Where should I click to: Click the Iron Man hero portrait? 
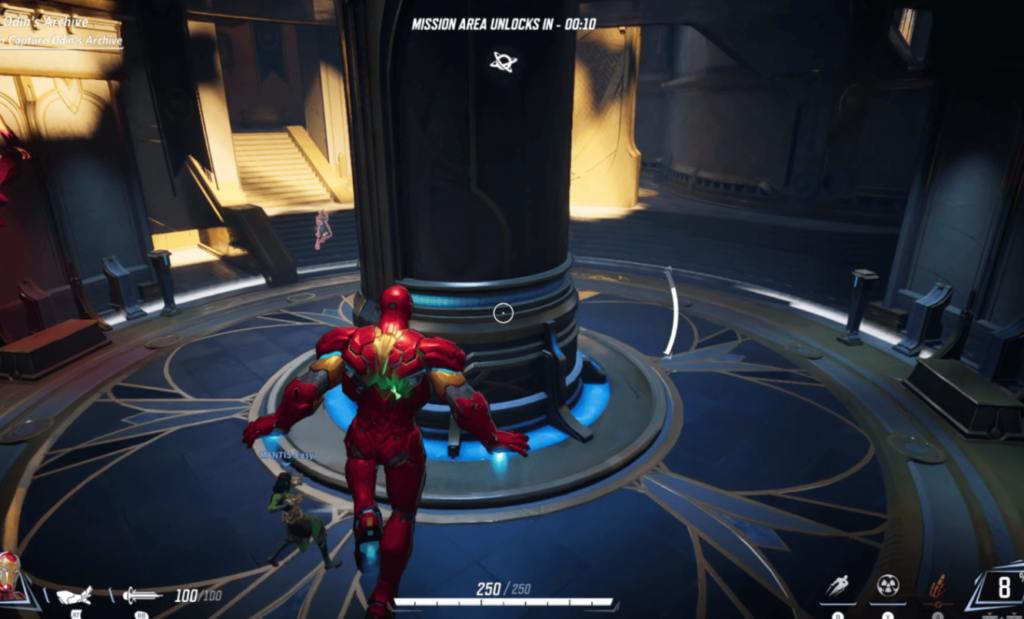click(x=10, y=576)
